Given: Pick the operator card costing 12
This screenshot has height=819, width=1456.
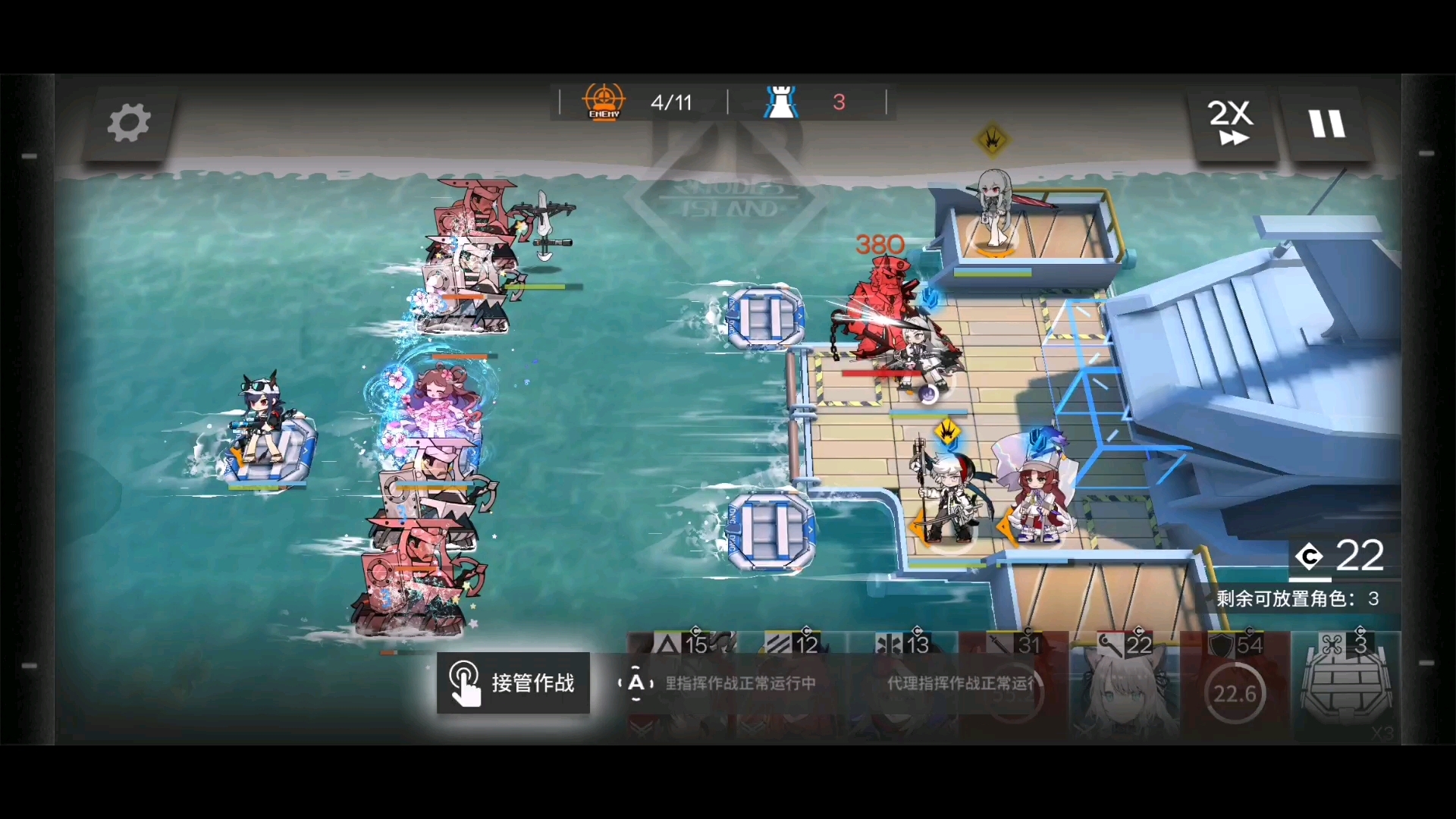Looking at the screenshot, I should [x=791, y=686].
